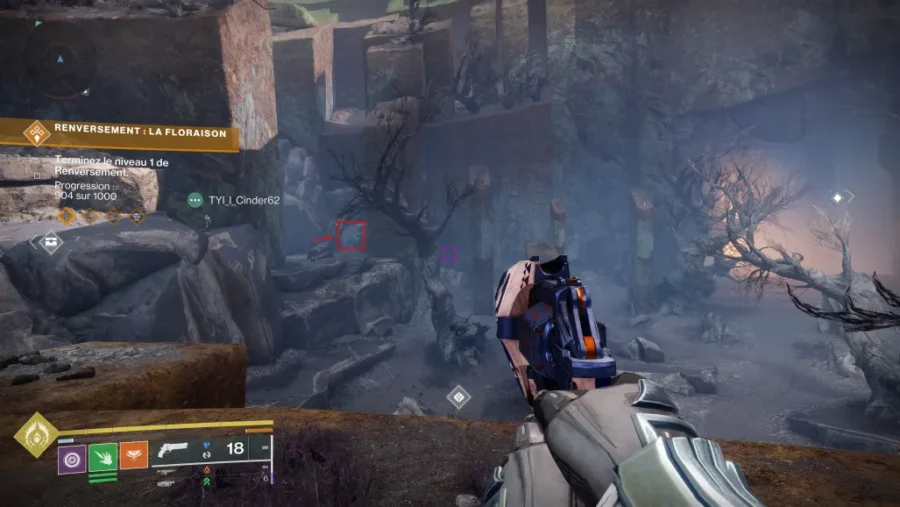The width and height of the screenshot is (900, 507).
Task: Select the golden super ability diamond
Action: [36, 435]
